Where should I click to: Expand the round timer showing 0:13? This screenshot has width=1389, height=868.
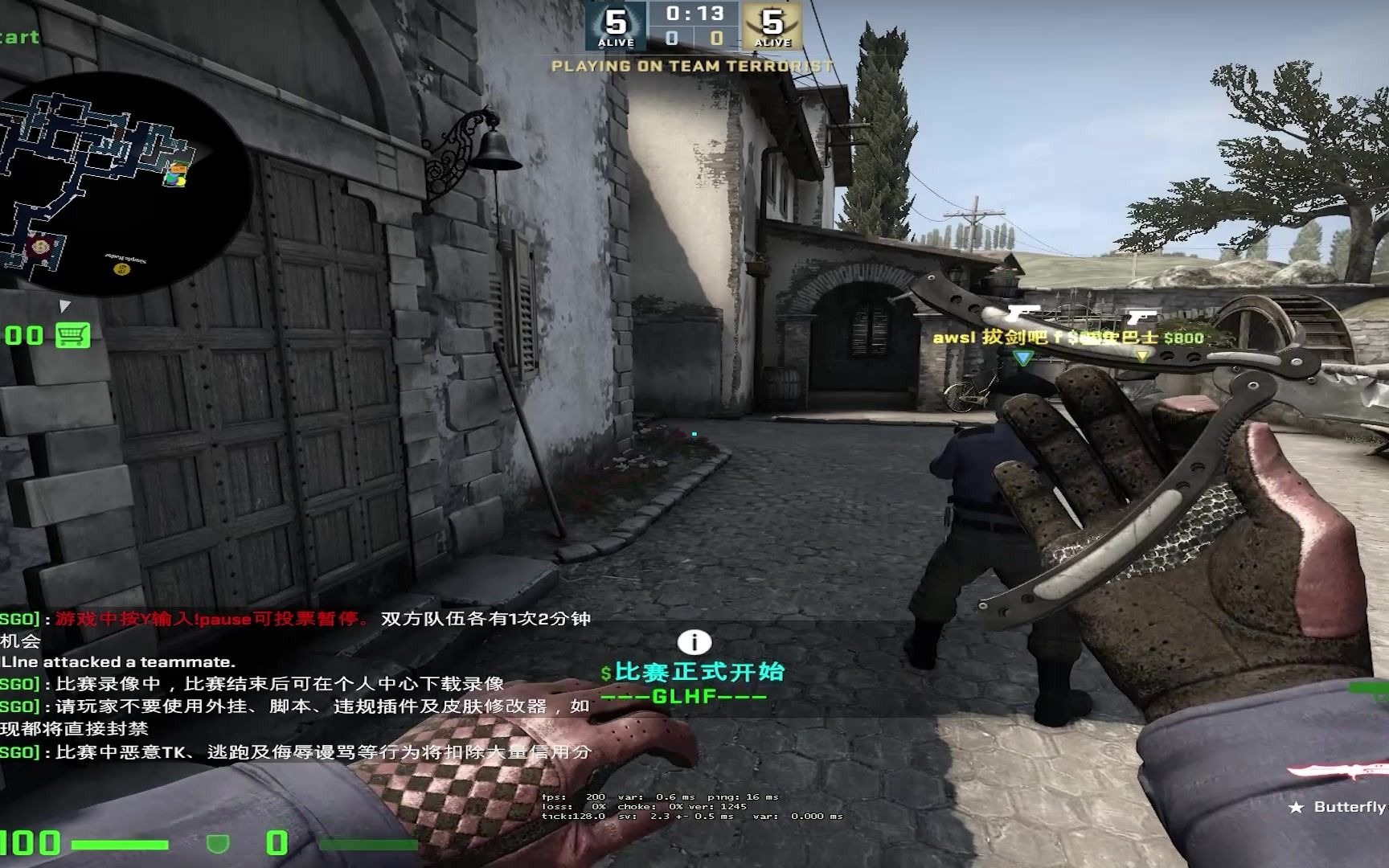[694, 13]
